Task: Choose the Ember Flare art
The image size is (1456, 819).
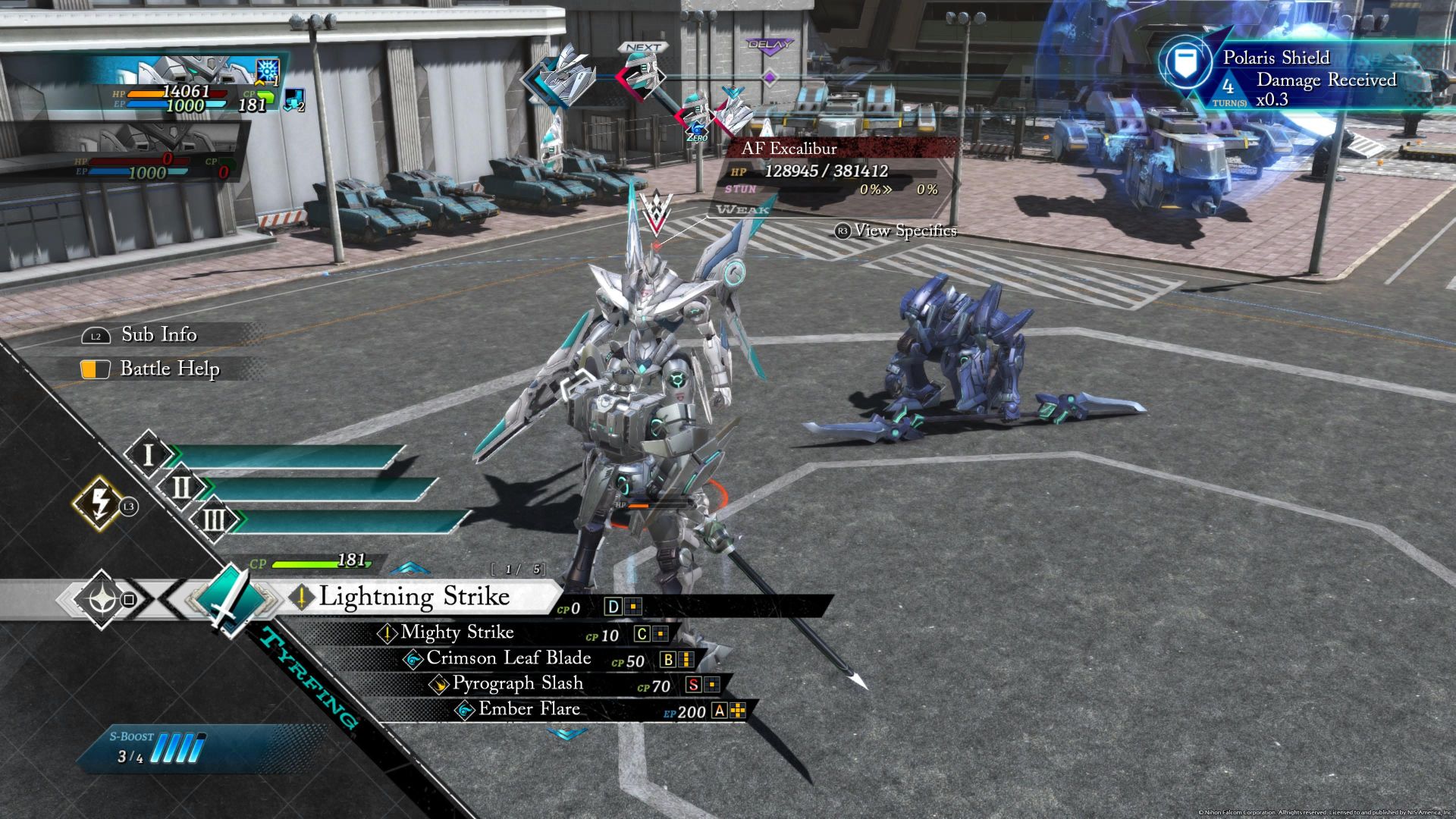Action: coord(529,710)
